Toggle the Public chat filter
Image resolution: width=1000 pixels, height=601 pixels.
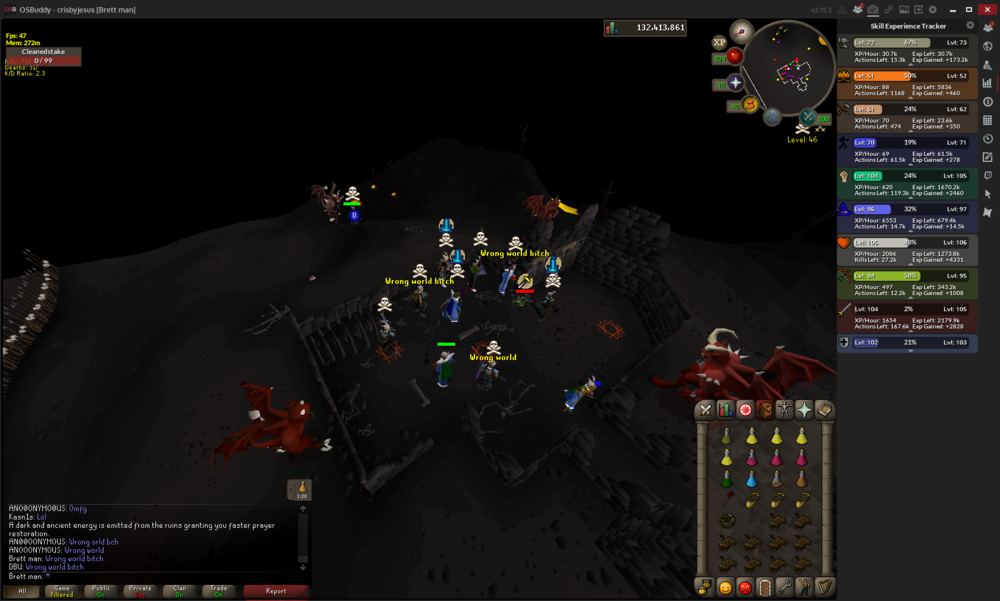click(x=101, y=591)
